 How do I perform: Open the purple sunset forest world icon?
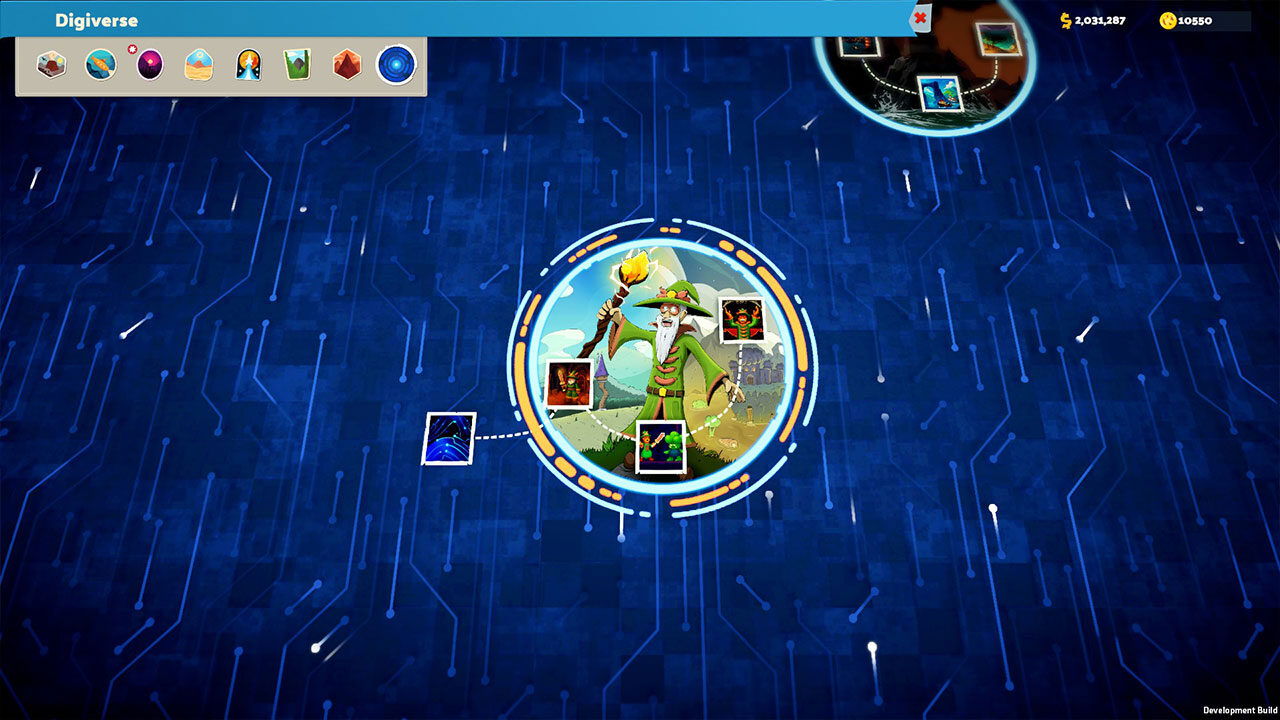tap(150, 66)
